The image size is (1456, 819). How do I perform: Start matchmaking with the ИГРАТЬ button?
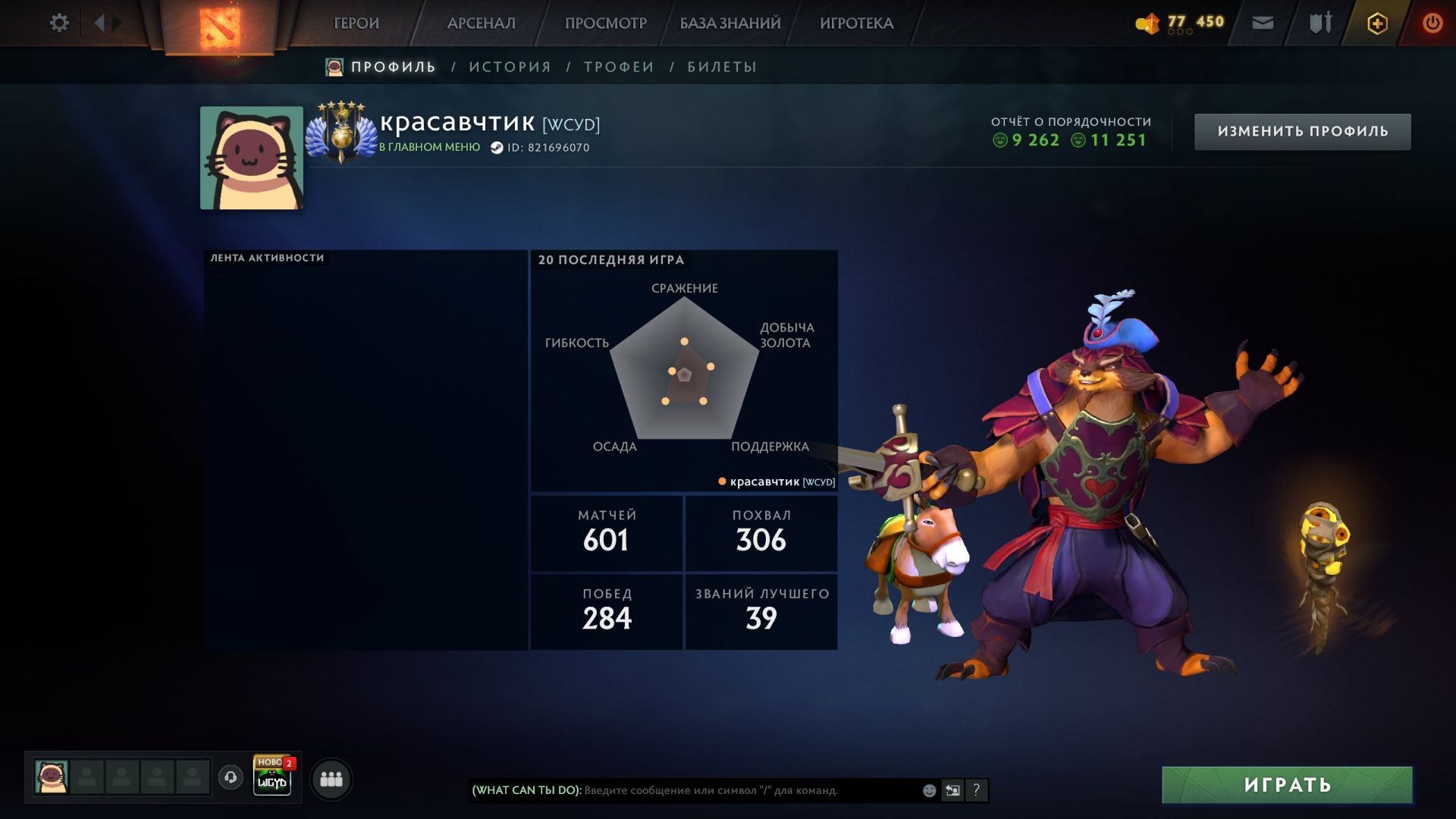click(1287, 785)
